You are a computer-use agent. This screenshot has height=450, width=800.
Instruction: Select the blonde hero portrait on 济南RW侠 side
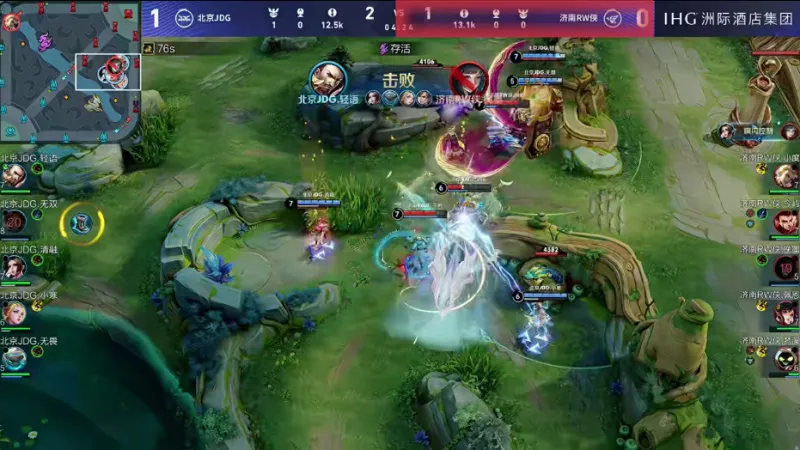click(785, 177)
